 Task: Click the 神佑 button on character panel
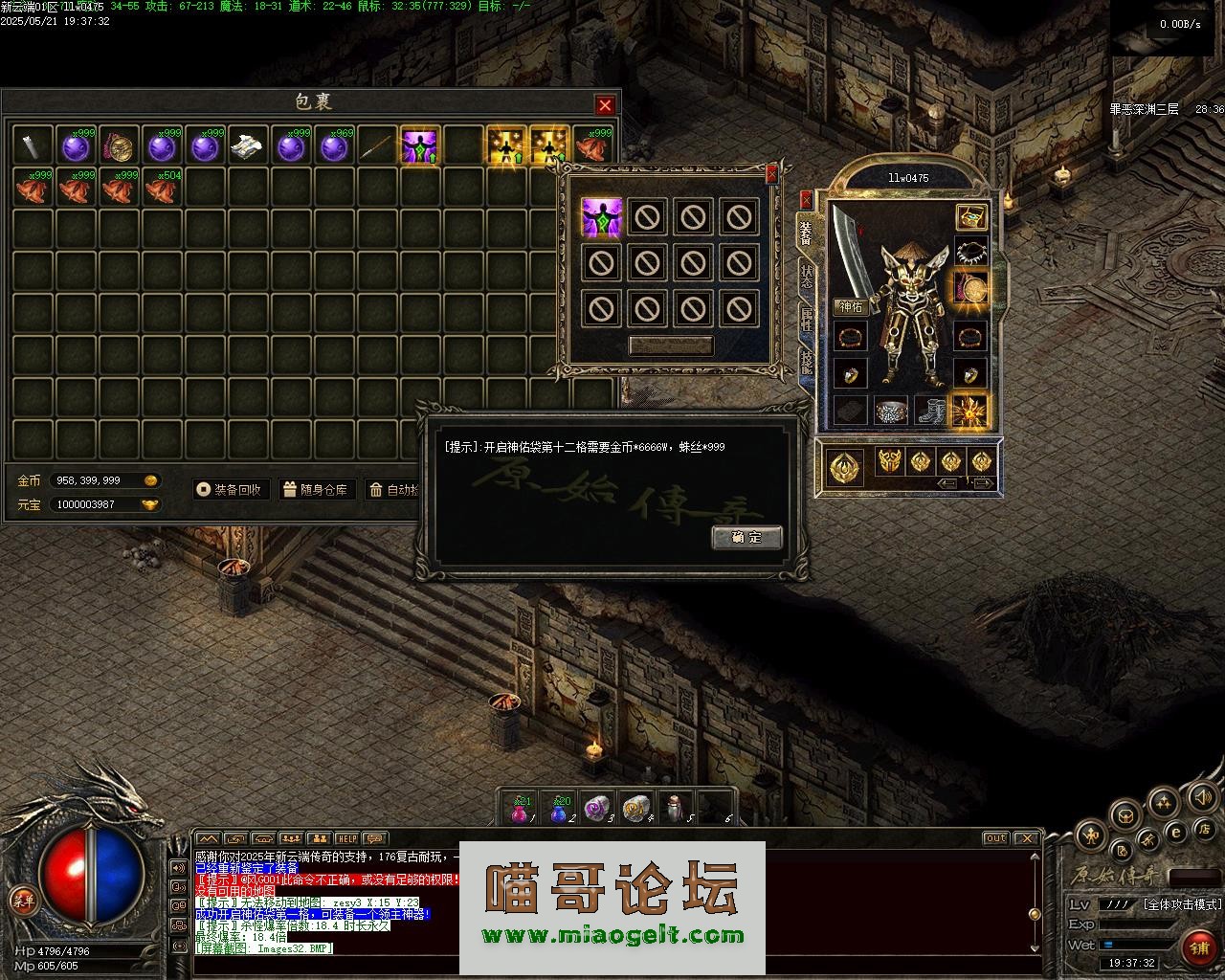tap(851, 307)
